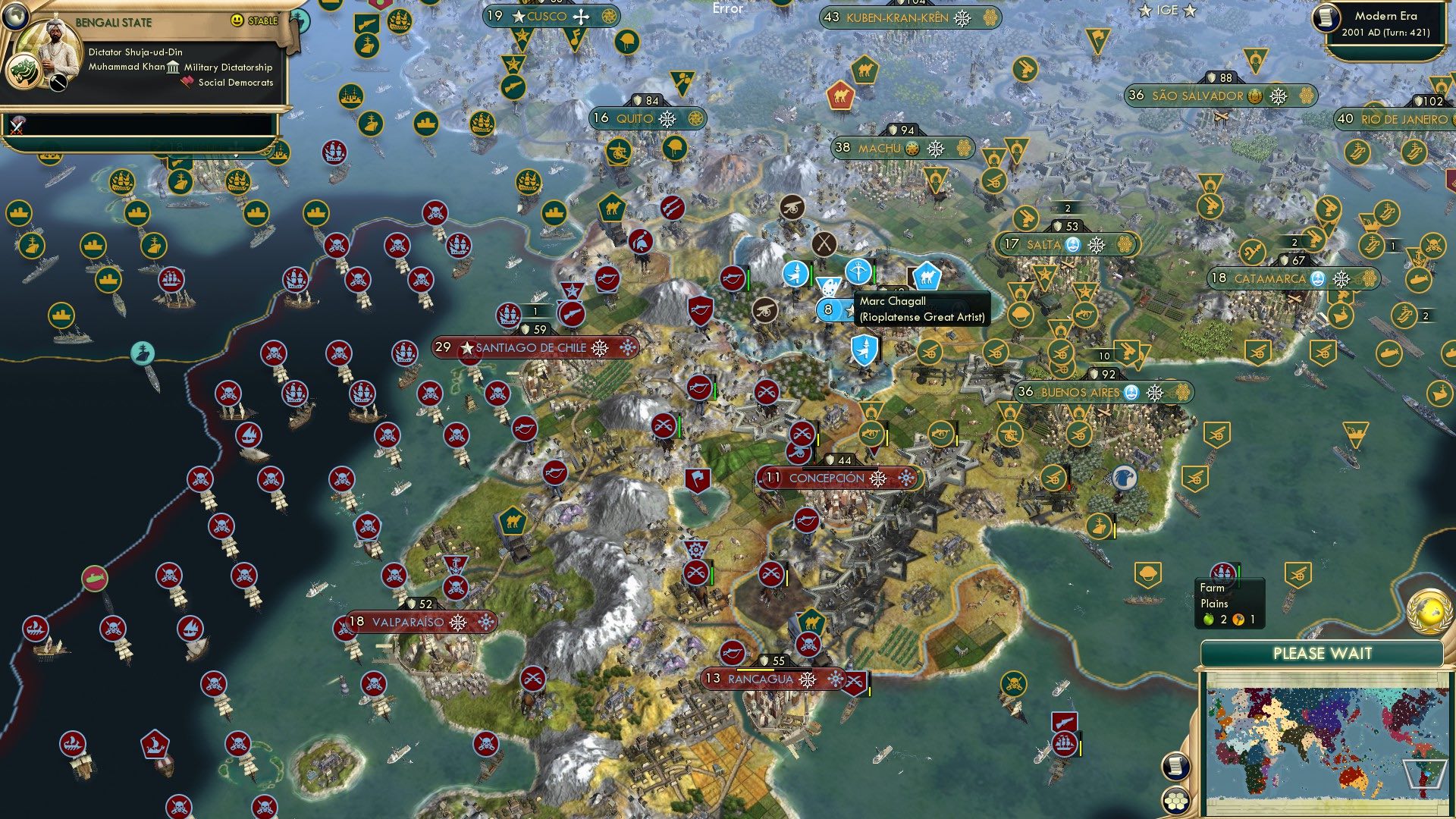Click the Social Democrats red flag icon
Viewport: 1456px width, 819px height.
187,82
